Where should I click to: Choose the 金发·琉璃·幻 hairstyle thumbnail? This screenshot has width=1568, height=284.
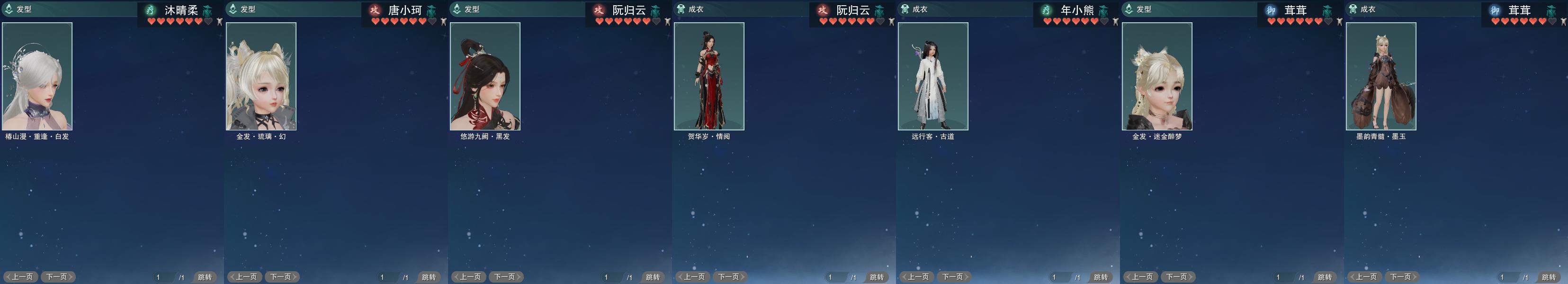pyautogui.click(x=261, y=76)
